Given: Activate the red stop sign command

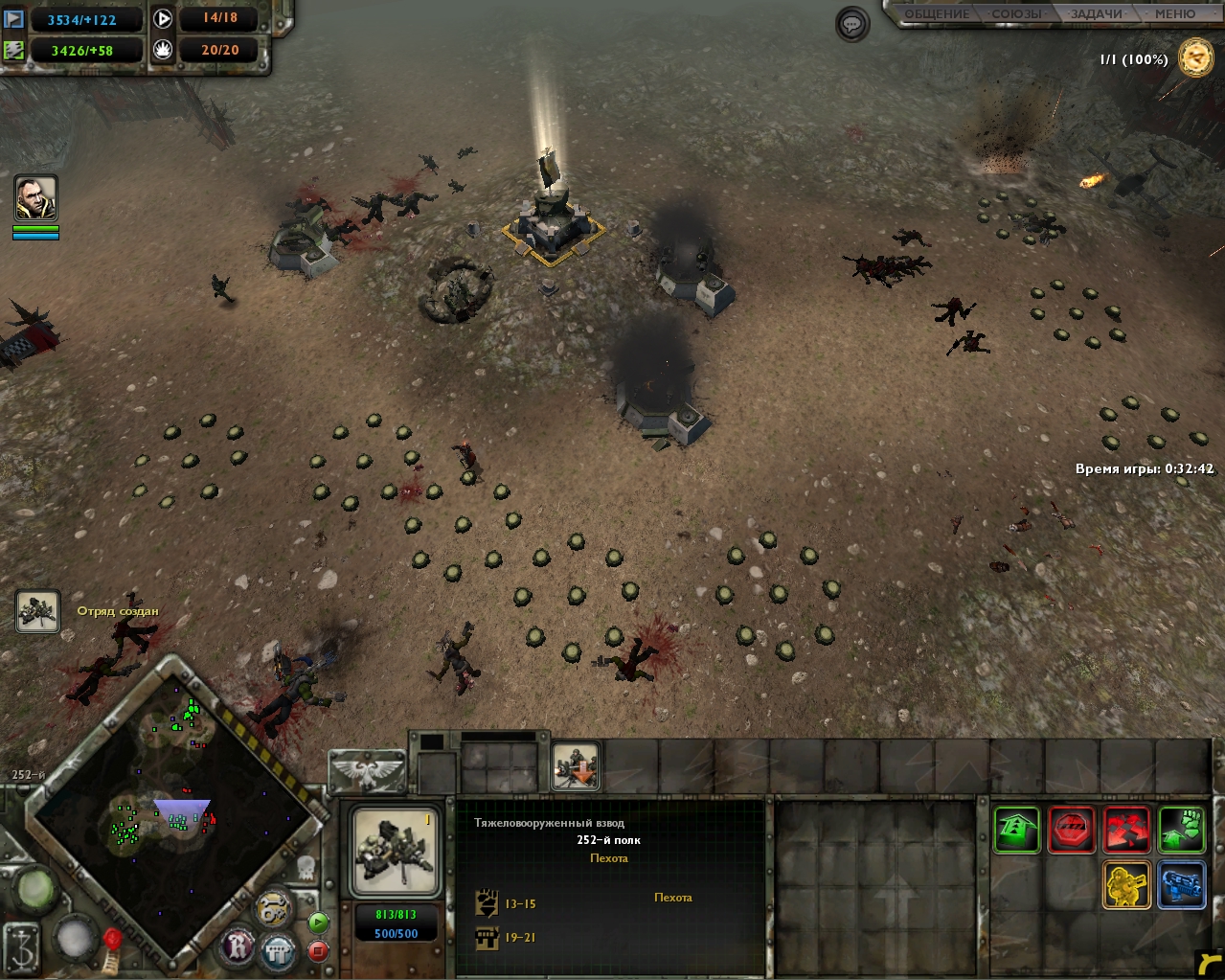Looking at the screenshot, I should tap(1072, 829).
